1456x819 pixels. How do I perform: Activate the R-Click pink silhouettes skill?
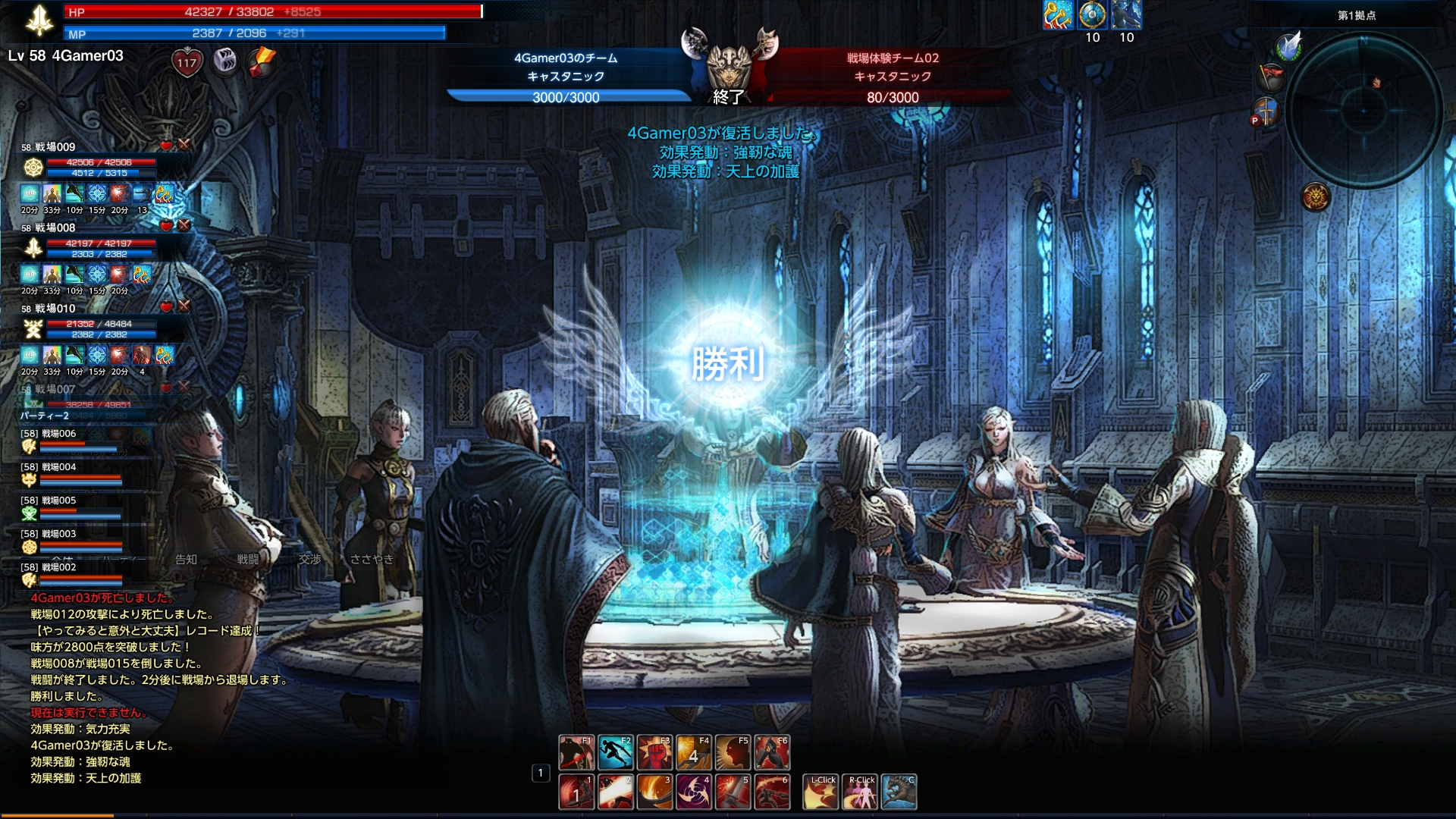(860, 792)
